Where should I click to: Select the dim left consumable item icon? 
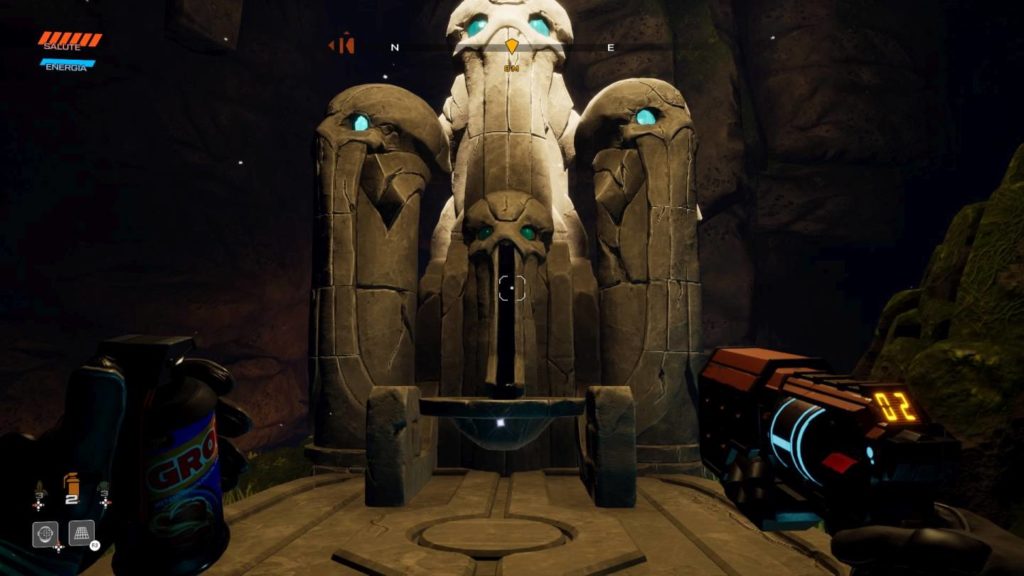(x=39, y=492)
